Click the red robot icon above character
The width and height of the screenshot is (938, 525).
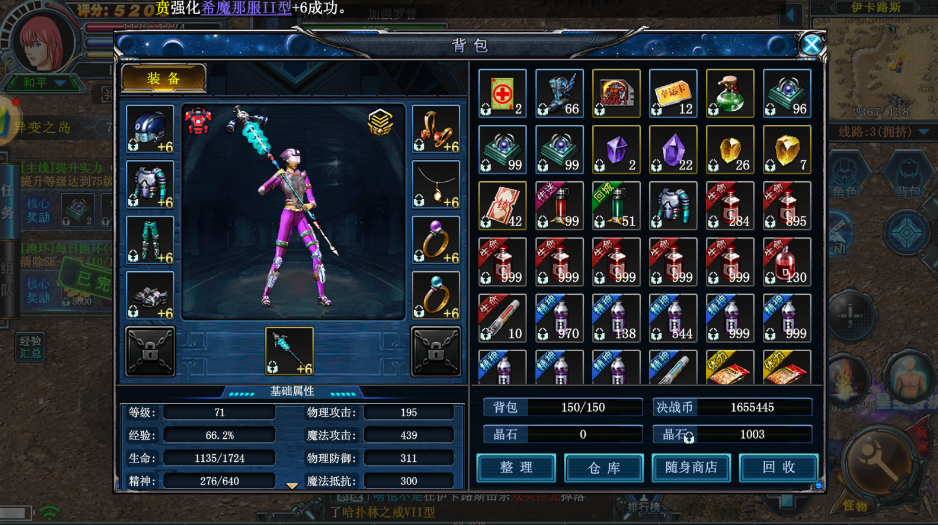pos(198,121)
